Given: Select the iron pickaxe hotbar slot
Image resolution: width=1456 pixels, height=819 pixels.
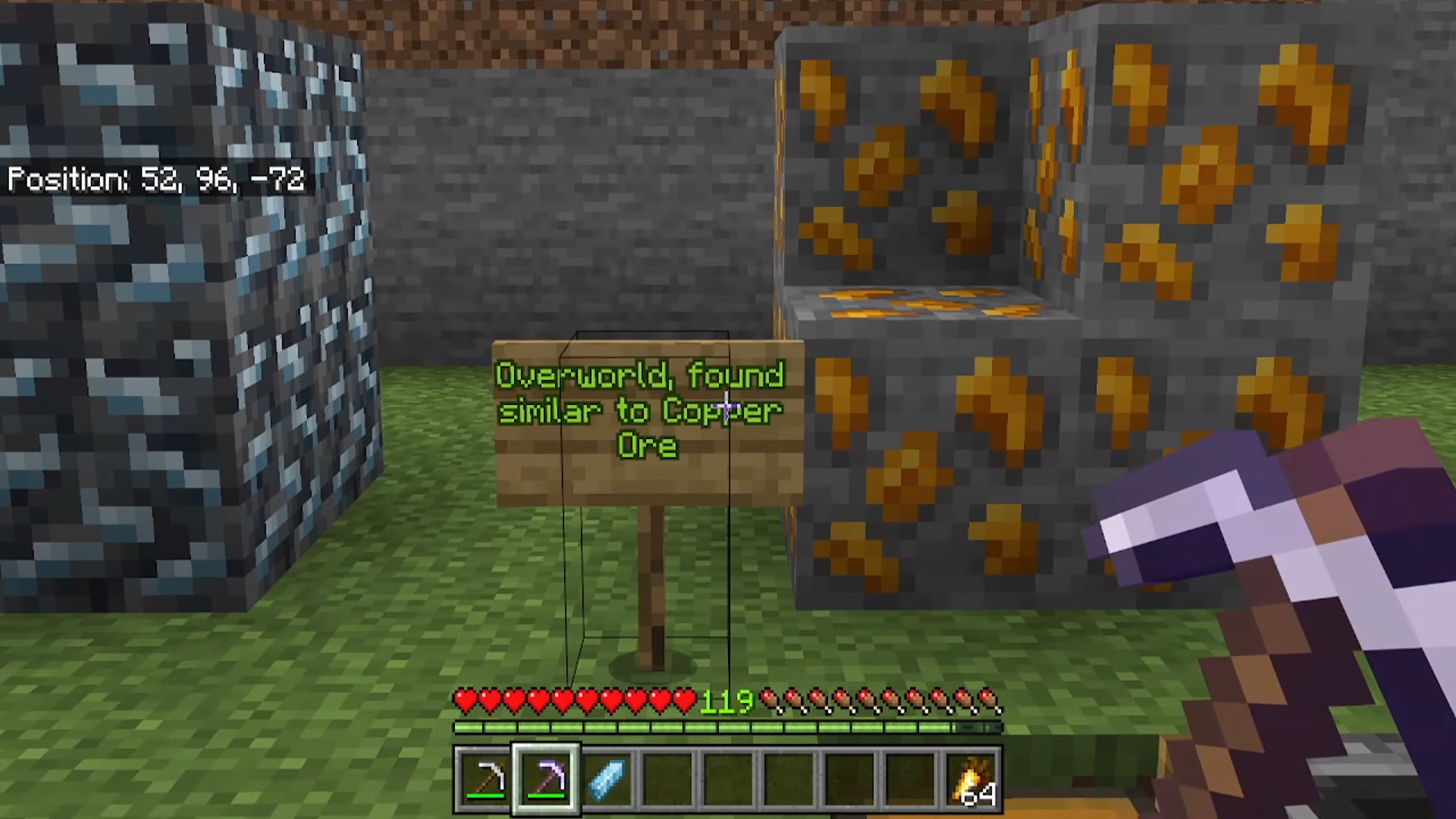Looking at the screenshot, I should point(485,779).
